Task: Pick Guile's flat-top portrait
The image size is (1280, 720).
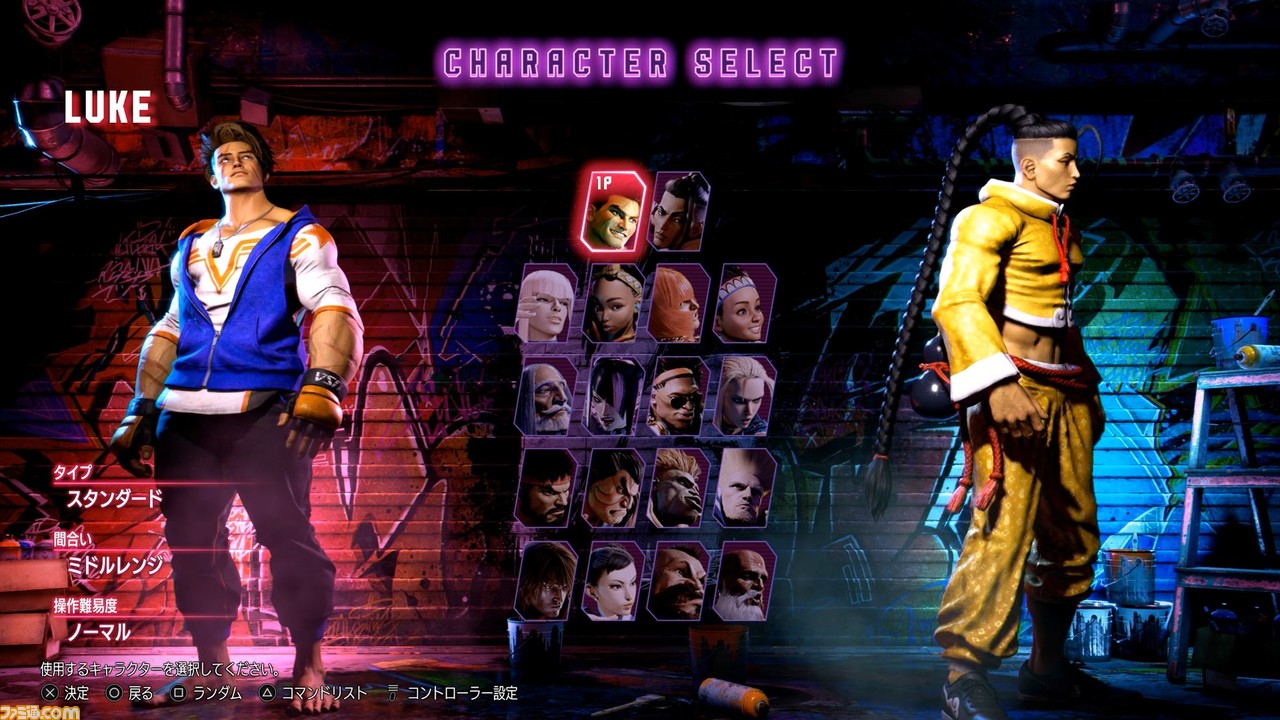Action: tap(744, 488)
